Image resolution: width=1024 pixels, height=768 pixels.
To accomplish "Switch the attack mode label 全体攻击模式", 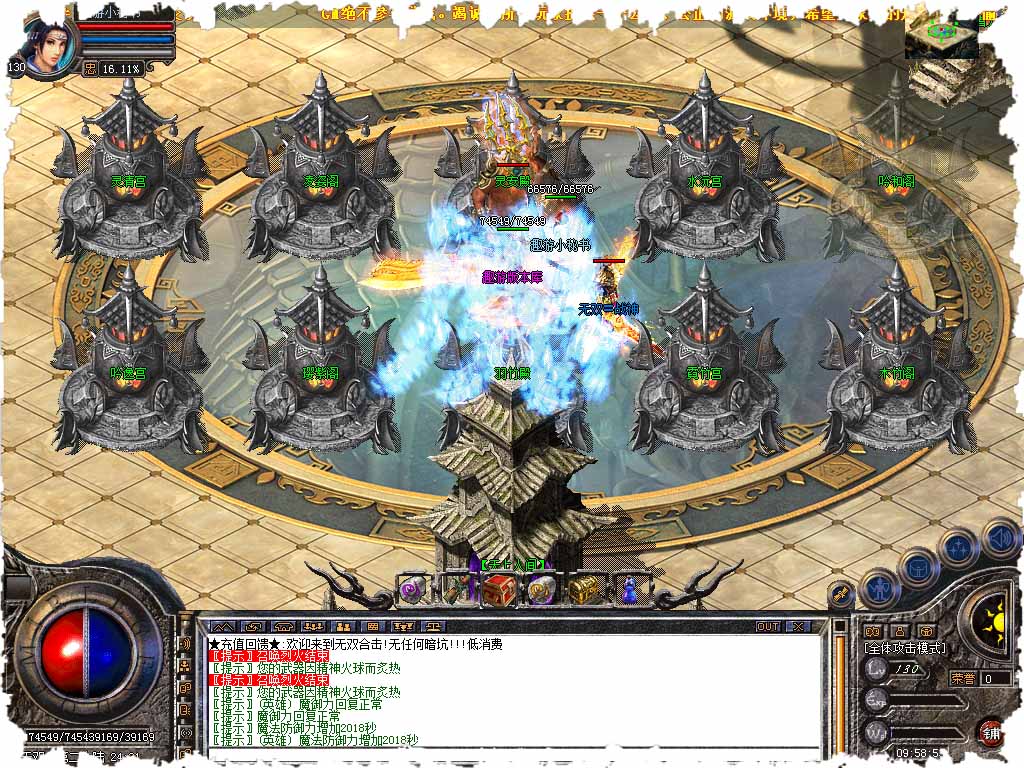I will (904, 648).
